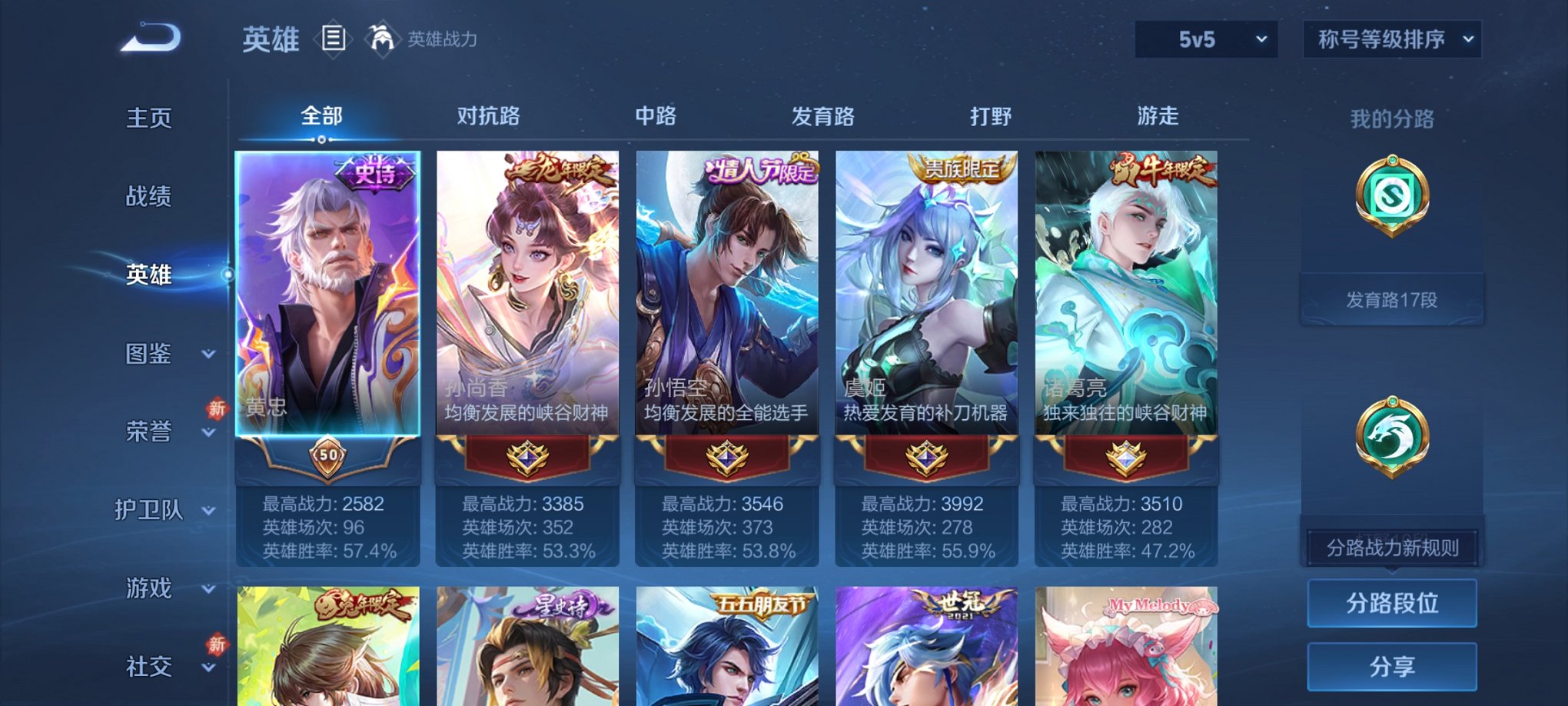Click the 英雄战力 helmet icon
1568x706 pixels.
tap(384, 38)
